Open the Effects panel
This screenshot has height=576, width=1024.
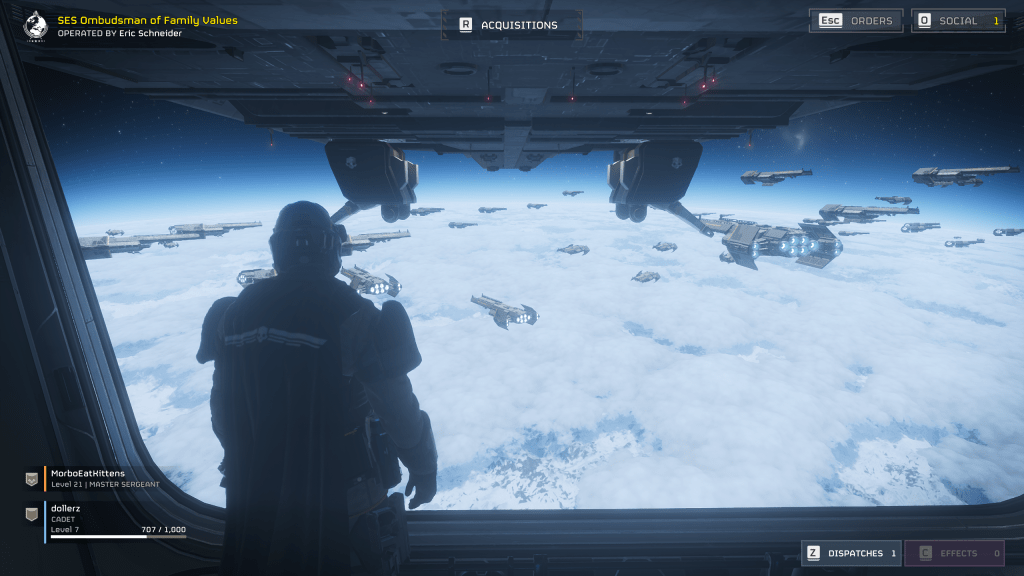pos(954,553)
